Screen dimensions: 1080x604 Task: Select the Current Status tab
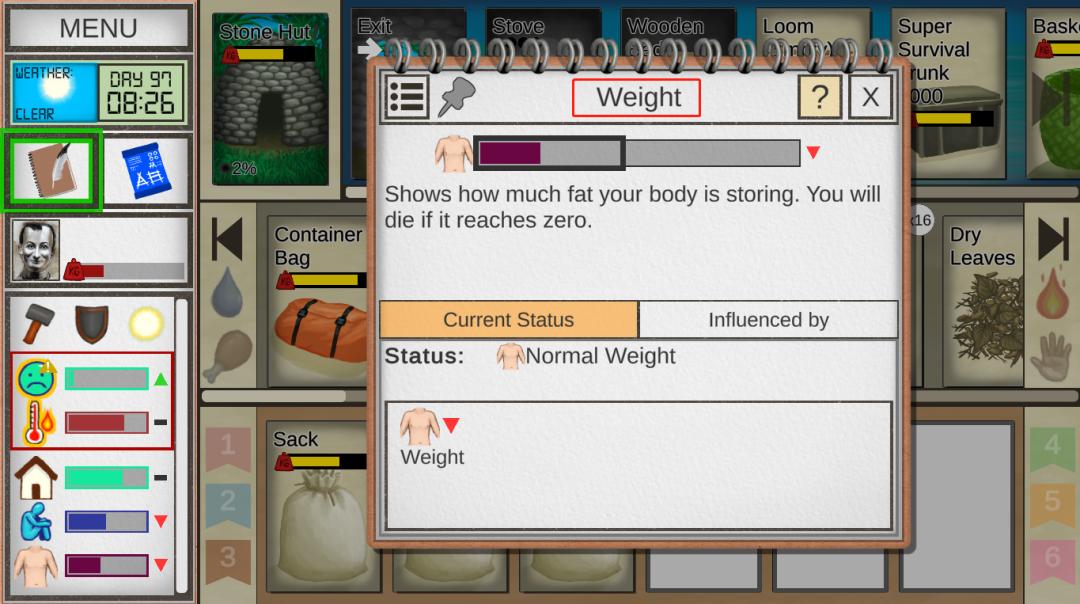509,320
